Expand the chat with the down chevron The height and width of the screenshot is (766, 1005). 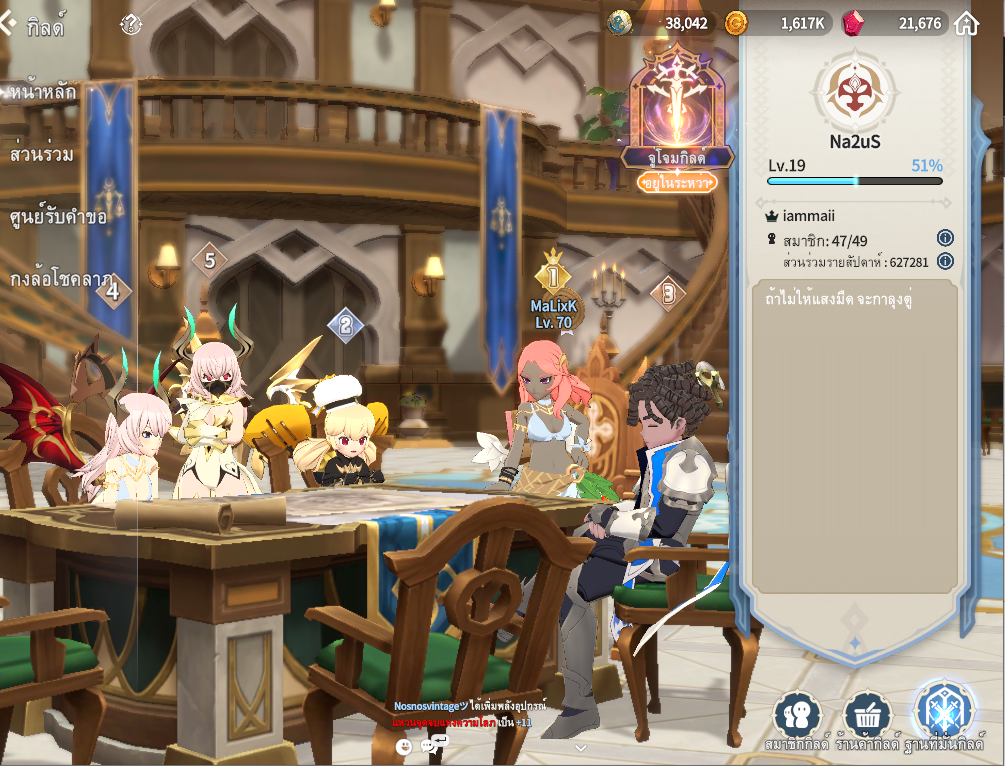click(580, 747)
